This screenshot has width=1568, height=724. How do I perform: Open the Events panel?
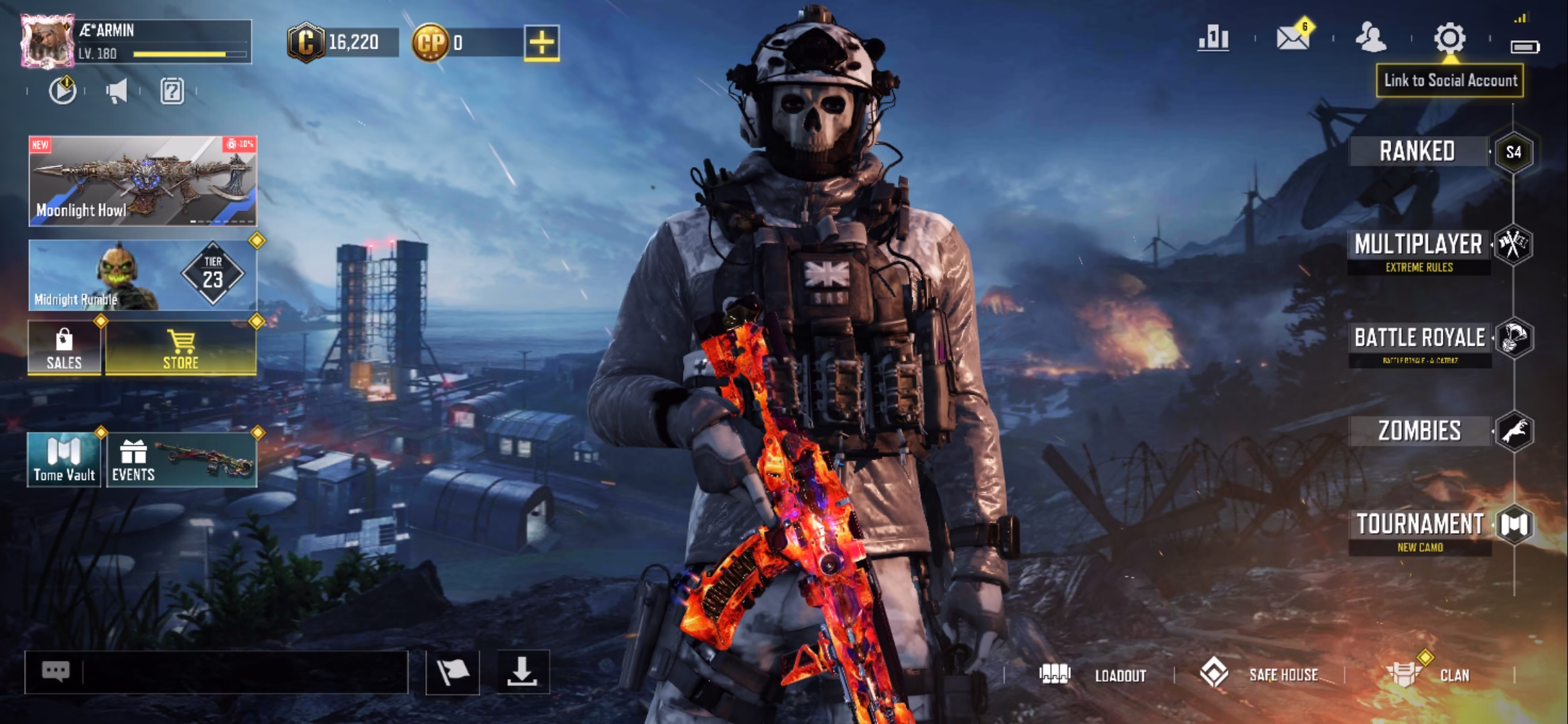point(182,460)
